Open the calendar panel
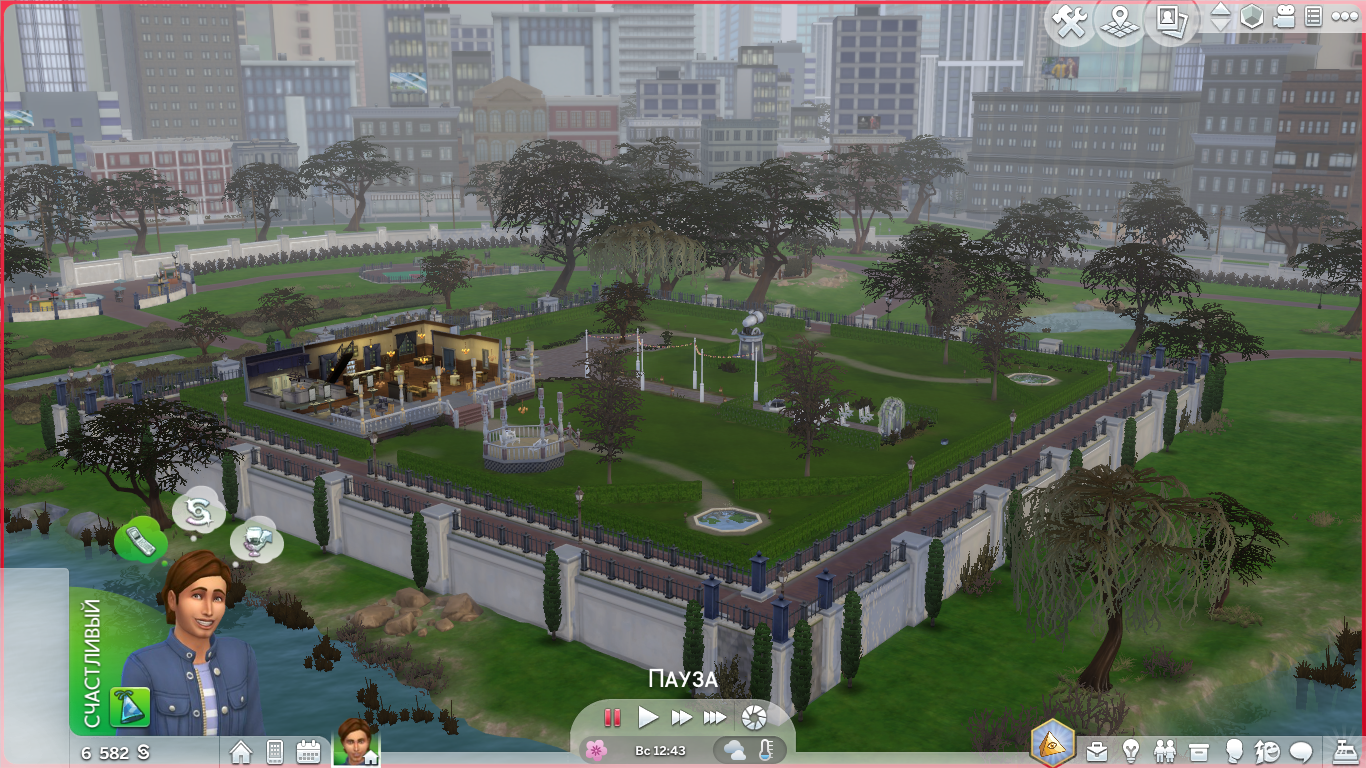 (x=308, y=752)
